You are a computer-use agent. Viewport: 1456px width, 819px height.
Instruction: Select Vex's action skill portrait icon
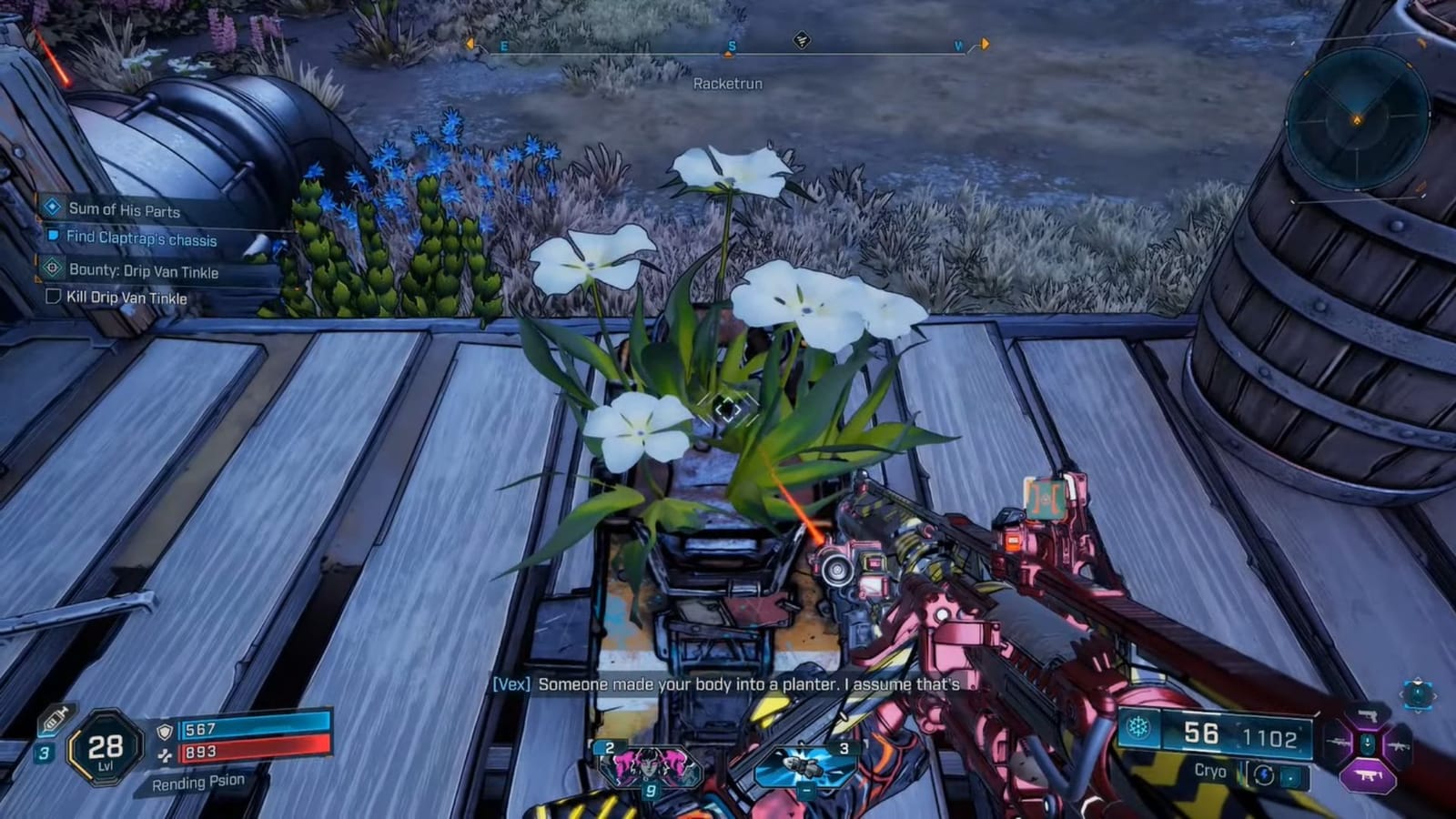point(651,766)
